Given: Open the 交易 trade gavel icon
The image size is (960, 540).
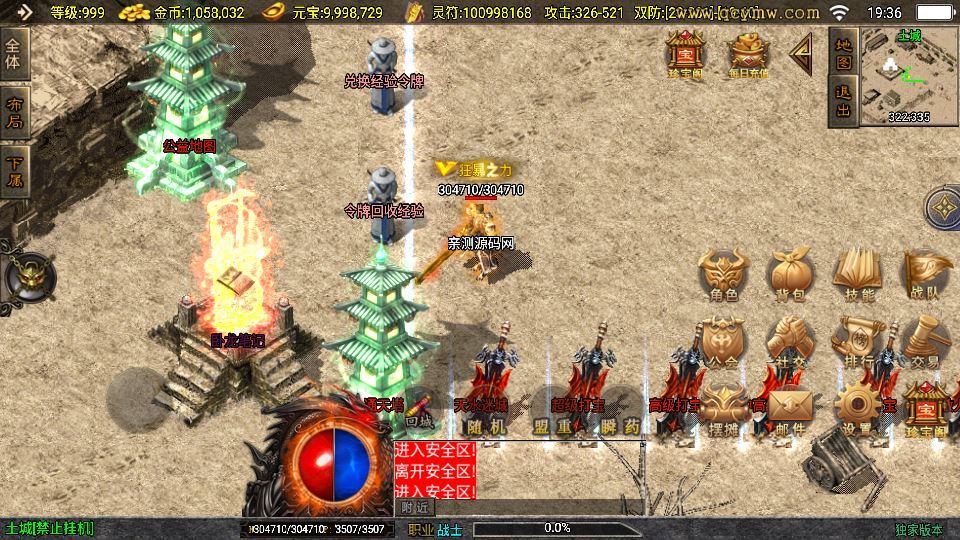Looking at the screenshot, I should coord(924,340).
